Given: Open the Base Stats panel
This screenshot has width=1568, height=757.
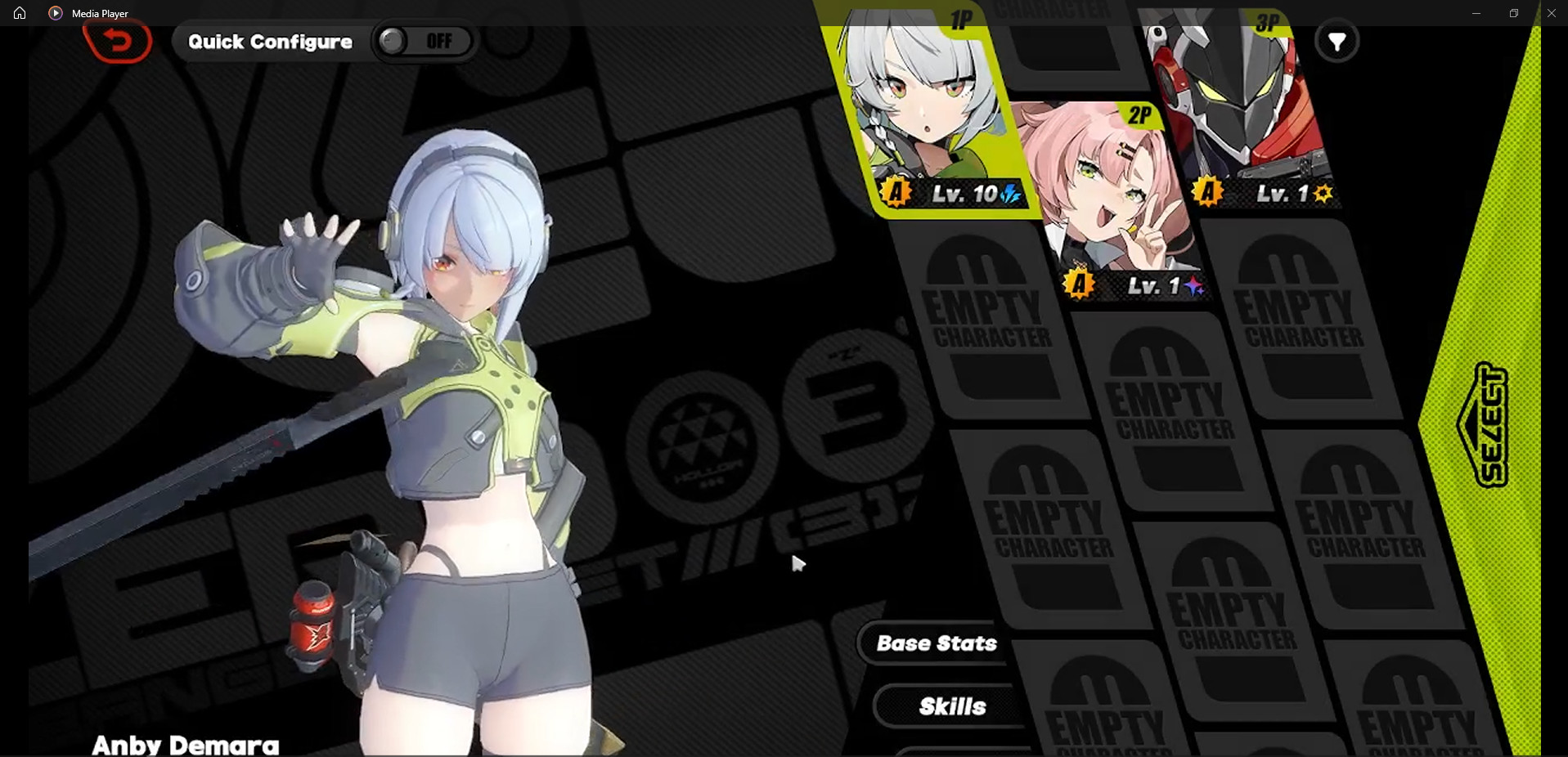Looking at the screenshot, I should click(935, 644).
